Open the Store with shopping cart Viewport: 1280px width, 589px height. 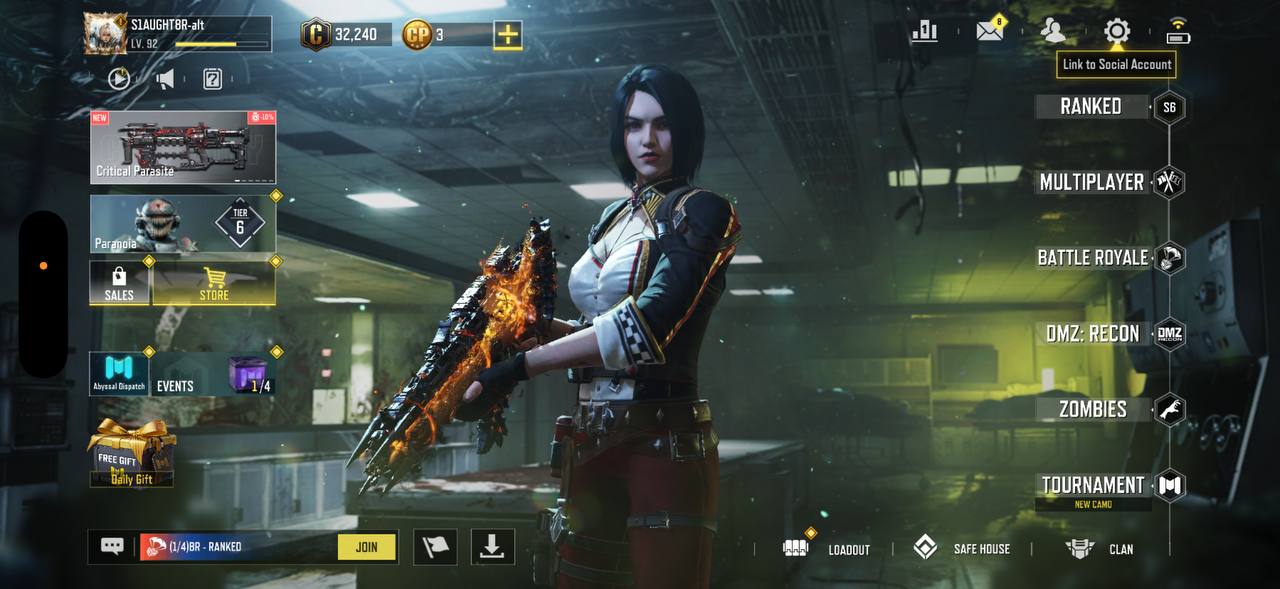click(214, 284)
